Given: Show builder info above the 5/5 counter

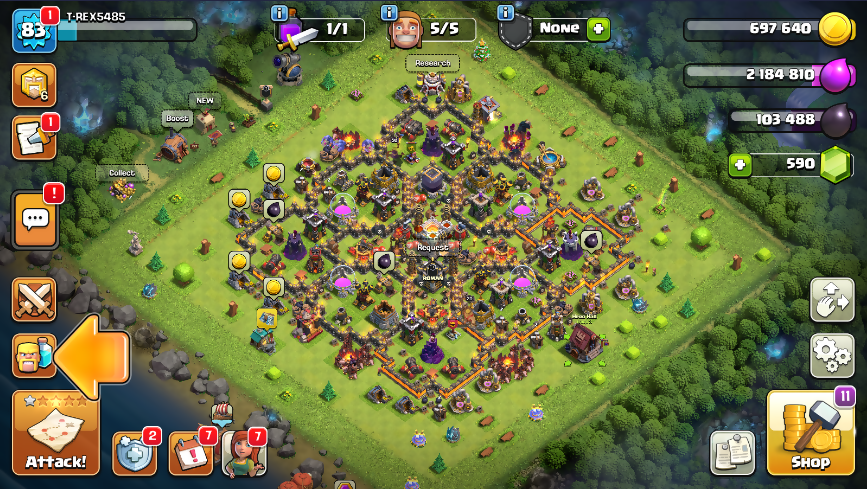Looking at the screenshot, I should (x=389, y=12).
